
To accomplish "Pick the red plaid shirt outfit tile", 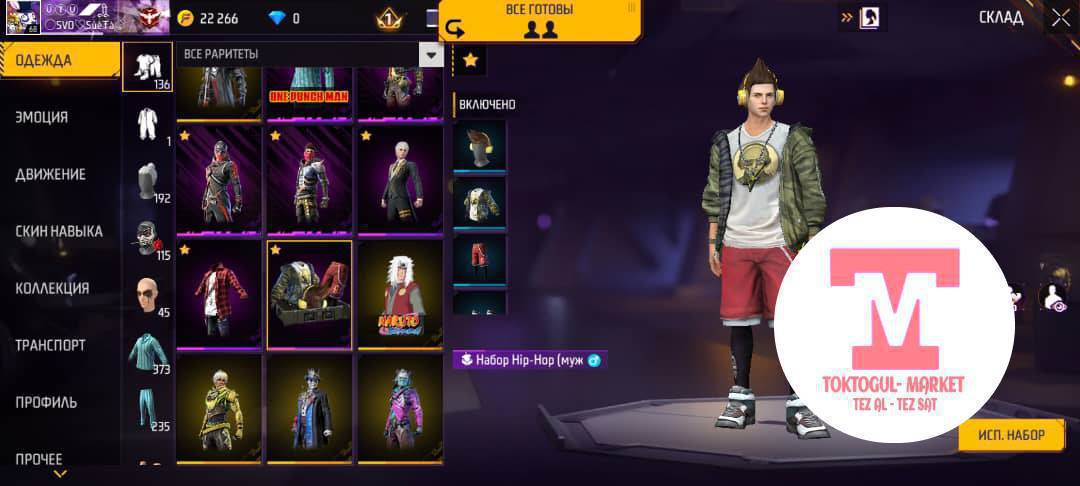I will coord(219,295).
